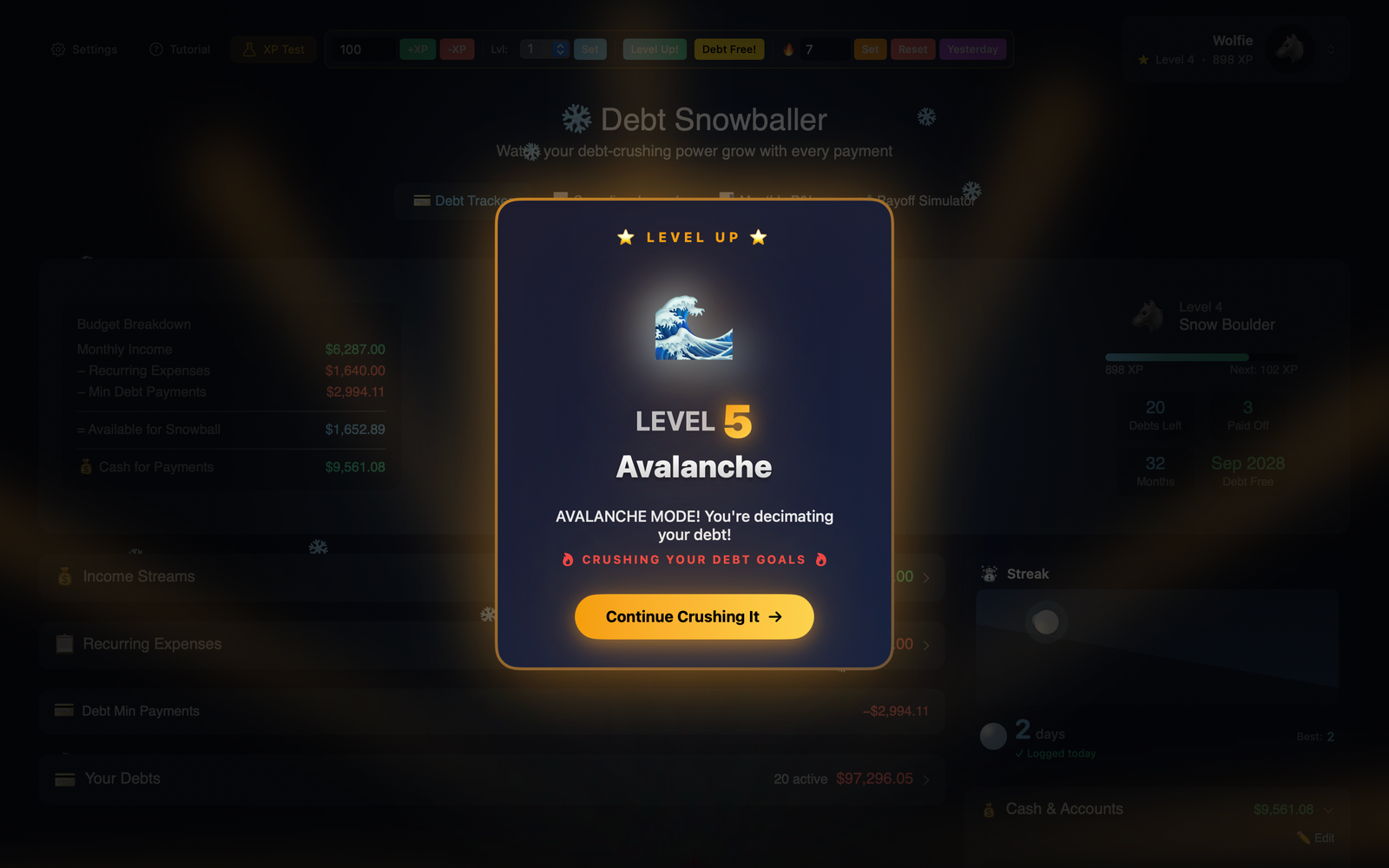Expand the Wolfie profile chevron
This screenshot has height=868, width=1389.
[1330, 49]
